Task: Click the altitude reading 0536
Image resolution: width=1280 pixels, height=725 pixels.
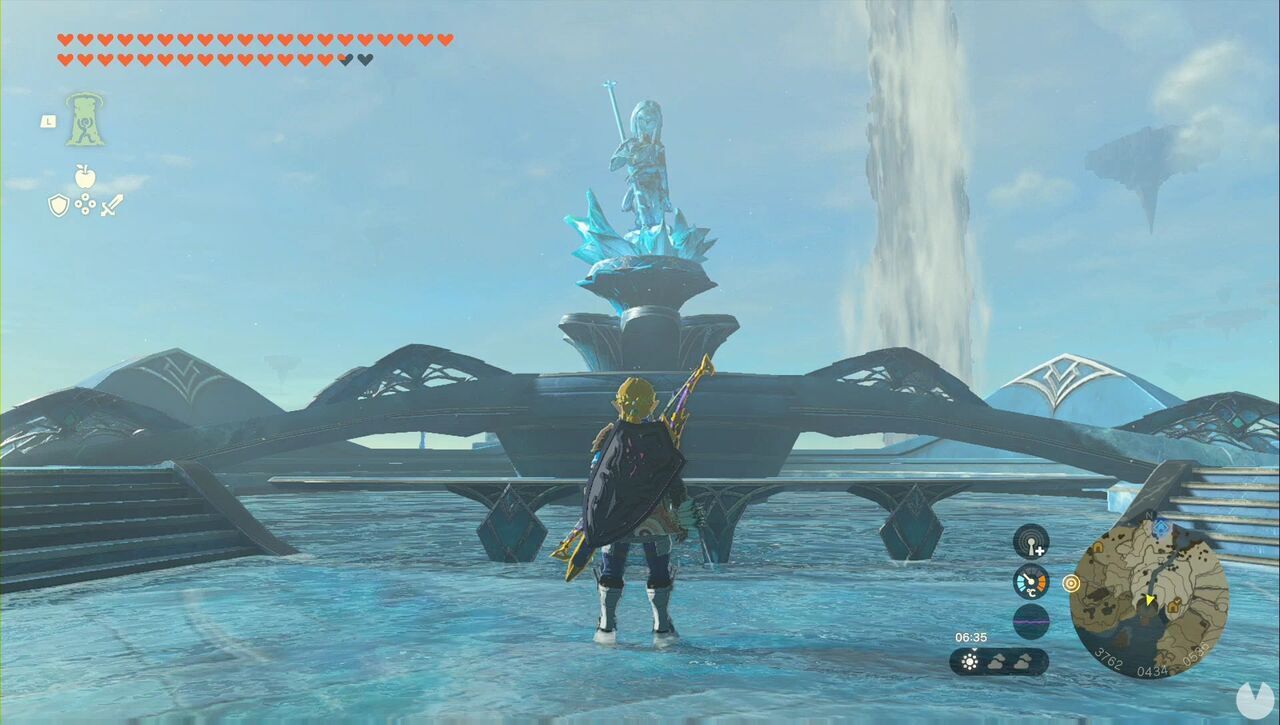Action: (1194, 655)
